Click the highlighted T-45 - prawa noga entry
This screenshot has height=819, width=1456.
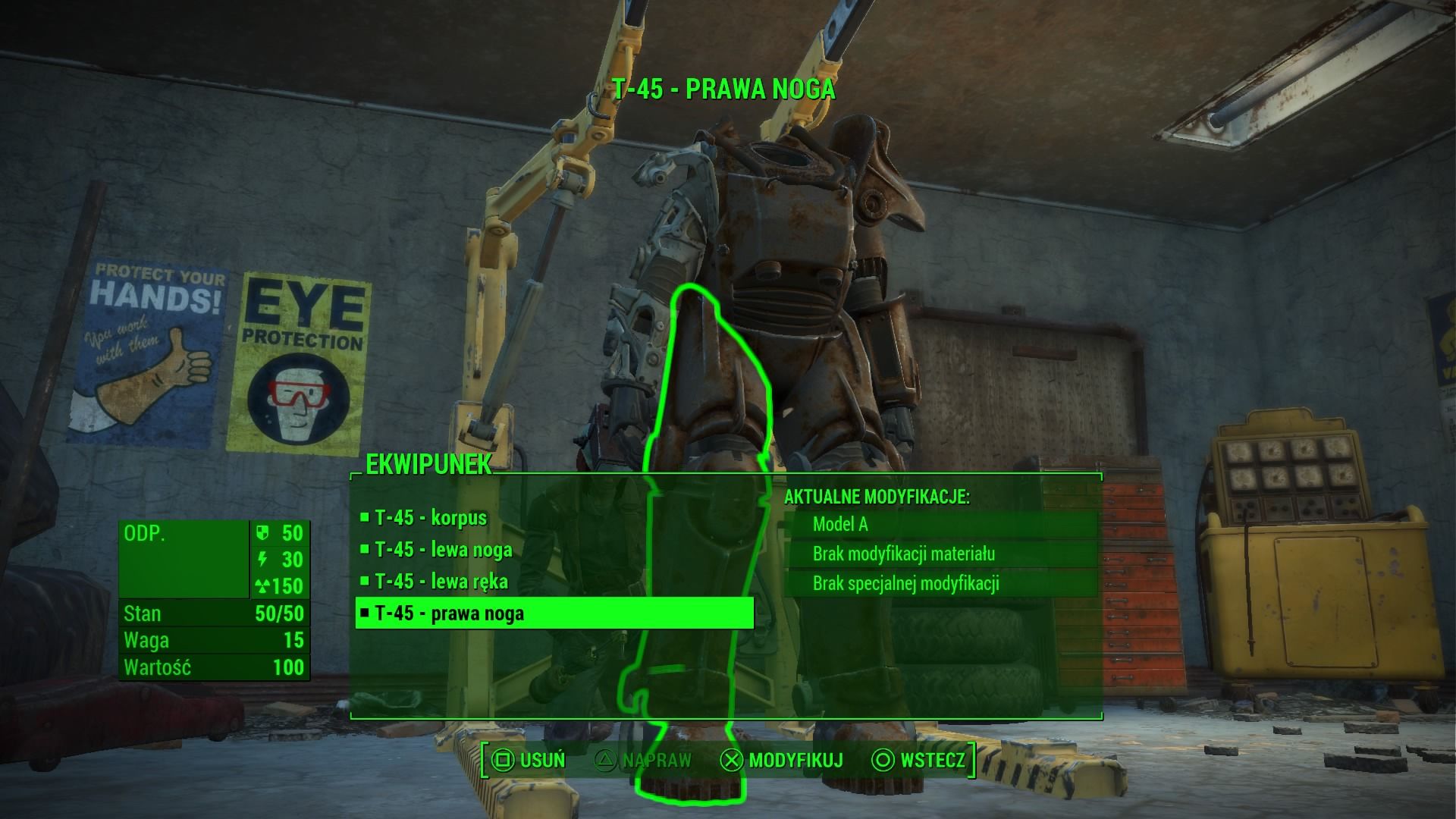[451, 612]
